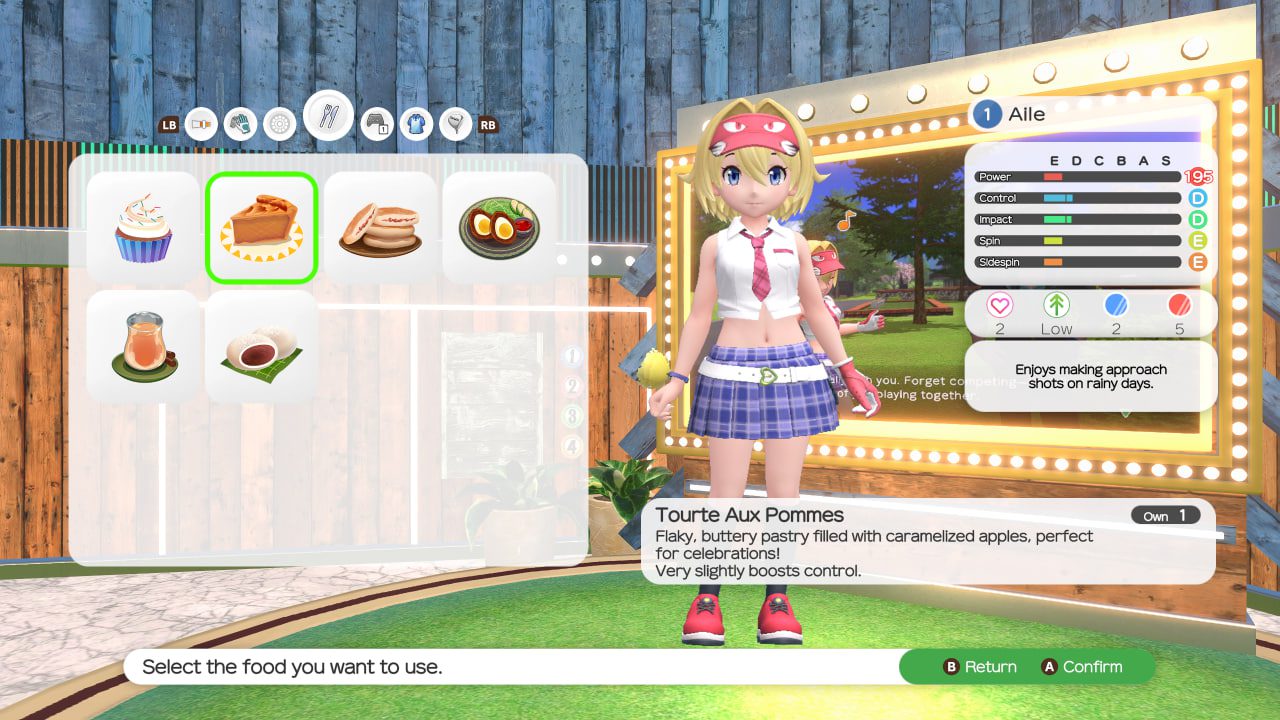The height and width of the screenshot is (720, 1280).
Task: Select the egg dish on dark plate
Action: click(x=499, y=228)
